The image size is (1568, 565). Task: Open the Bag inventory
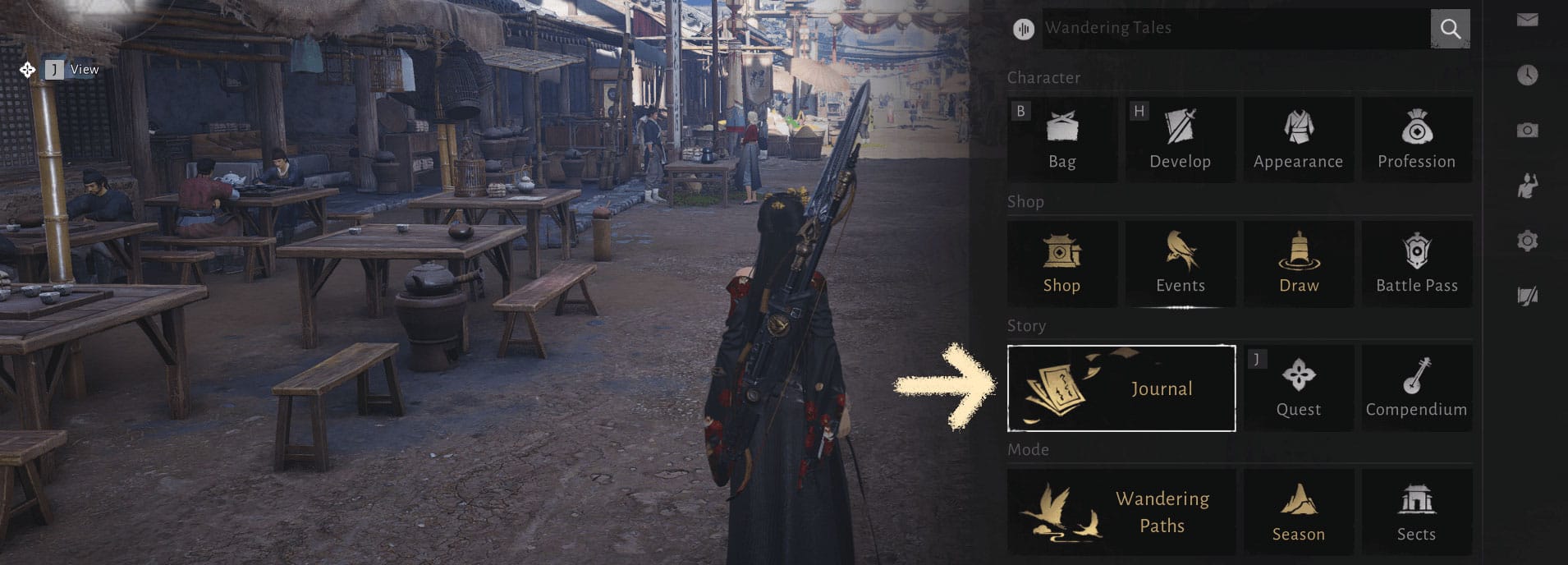pos(1061,140)
